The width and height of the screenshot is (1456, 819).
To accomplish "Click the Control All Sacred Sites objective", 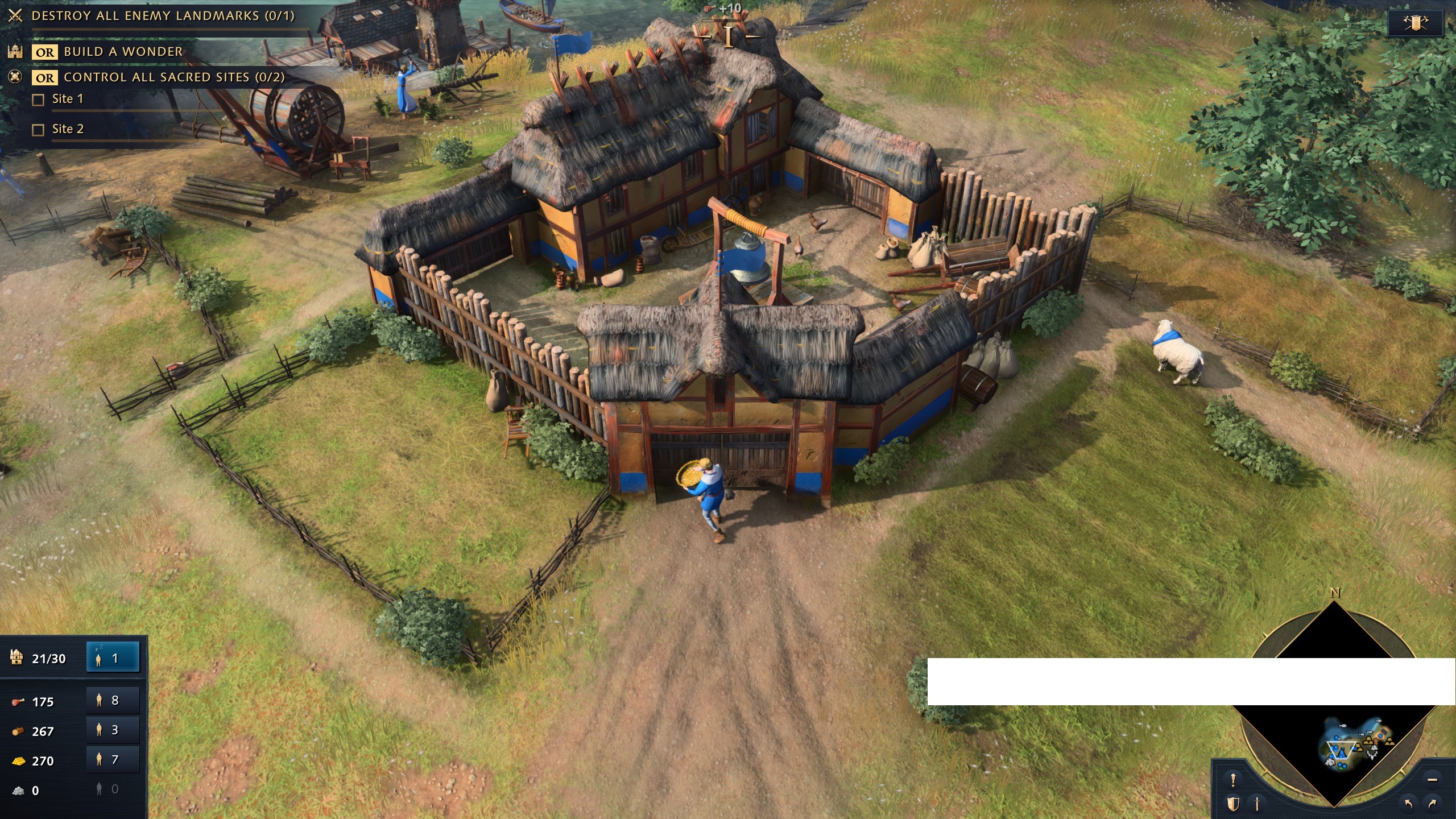I will (x=173, y=77).
